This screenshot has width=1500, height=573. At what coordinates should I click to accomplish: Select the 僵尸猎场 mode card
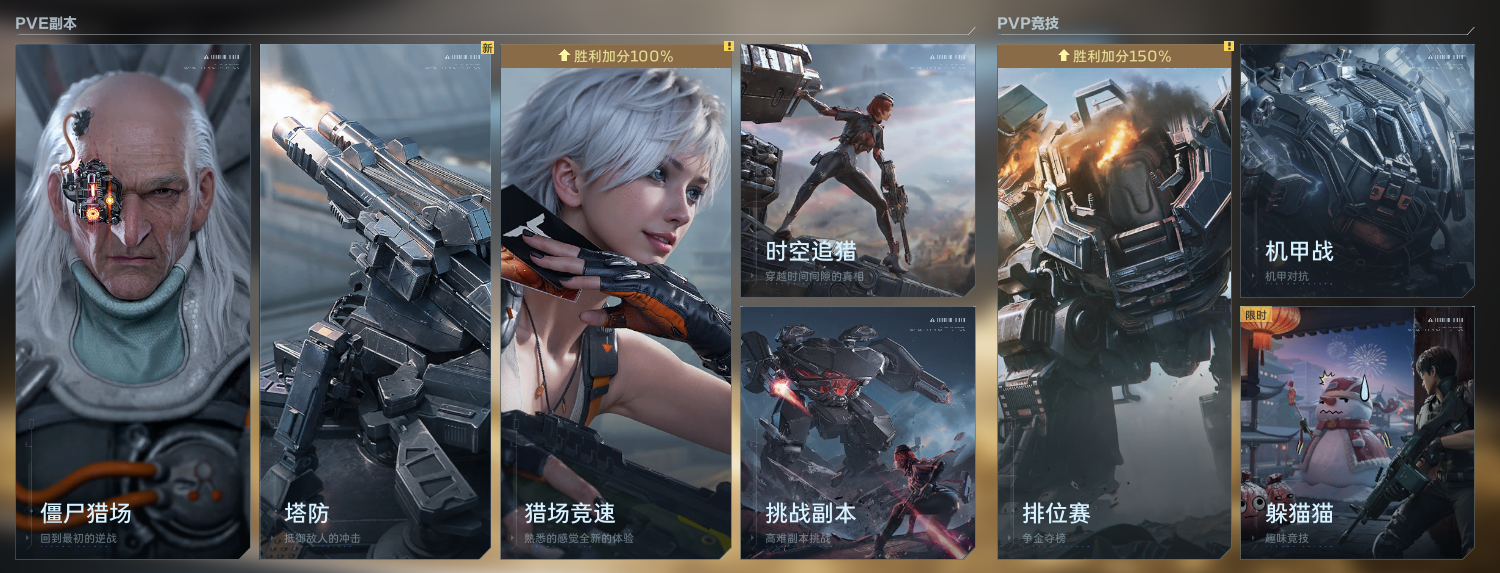[133, 300]
